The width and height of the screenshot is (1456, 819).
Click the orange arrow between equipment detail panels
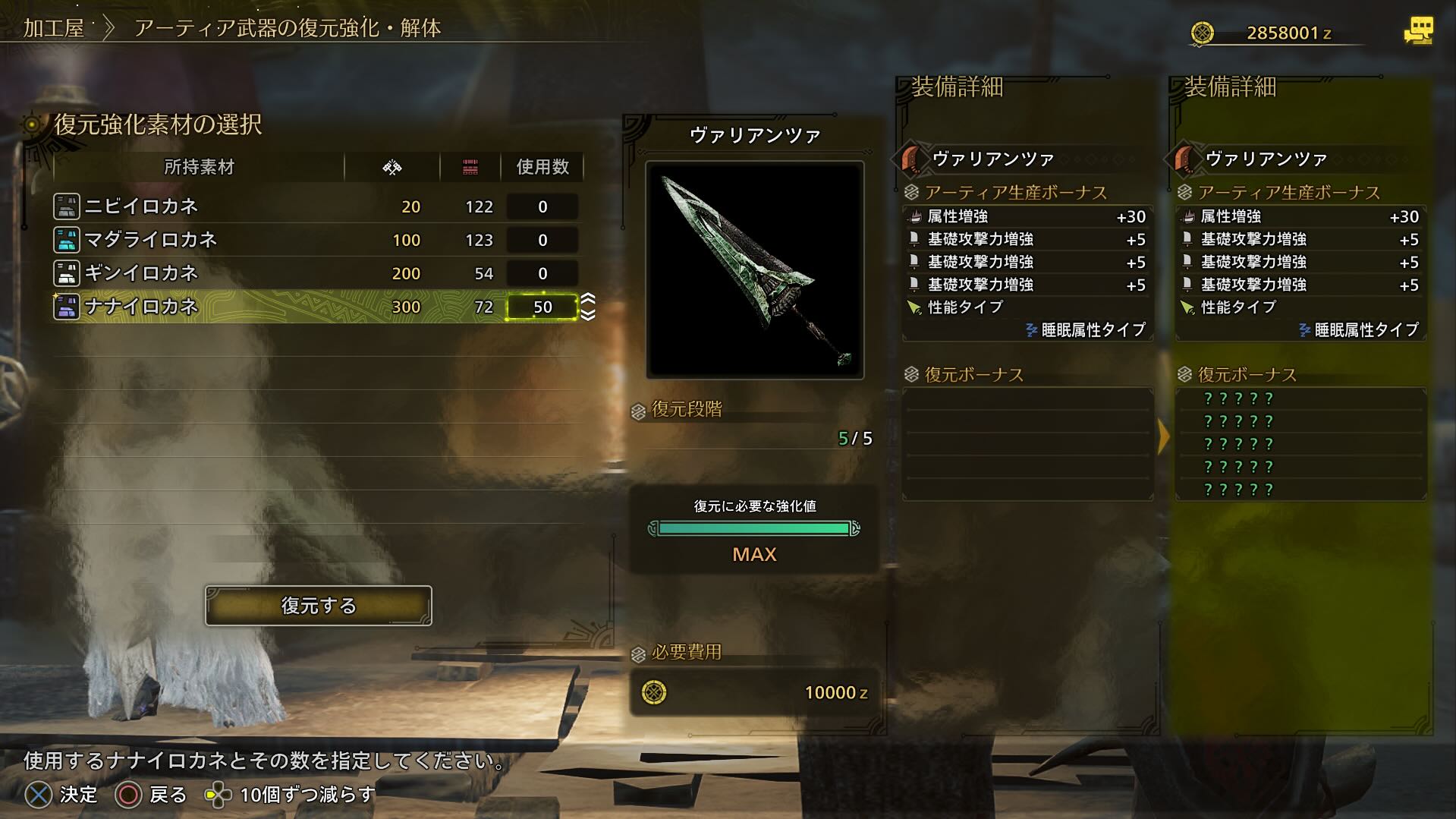click(1163, 436)
